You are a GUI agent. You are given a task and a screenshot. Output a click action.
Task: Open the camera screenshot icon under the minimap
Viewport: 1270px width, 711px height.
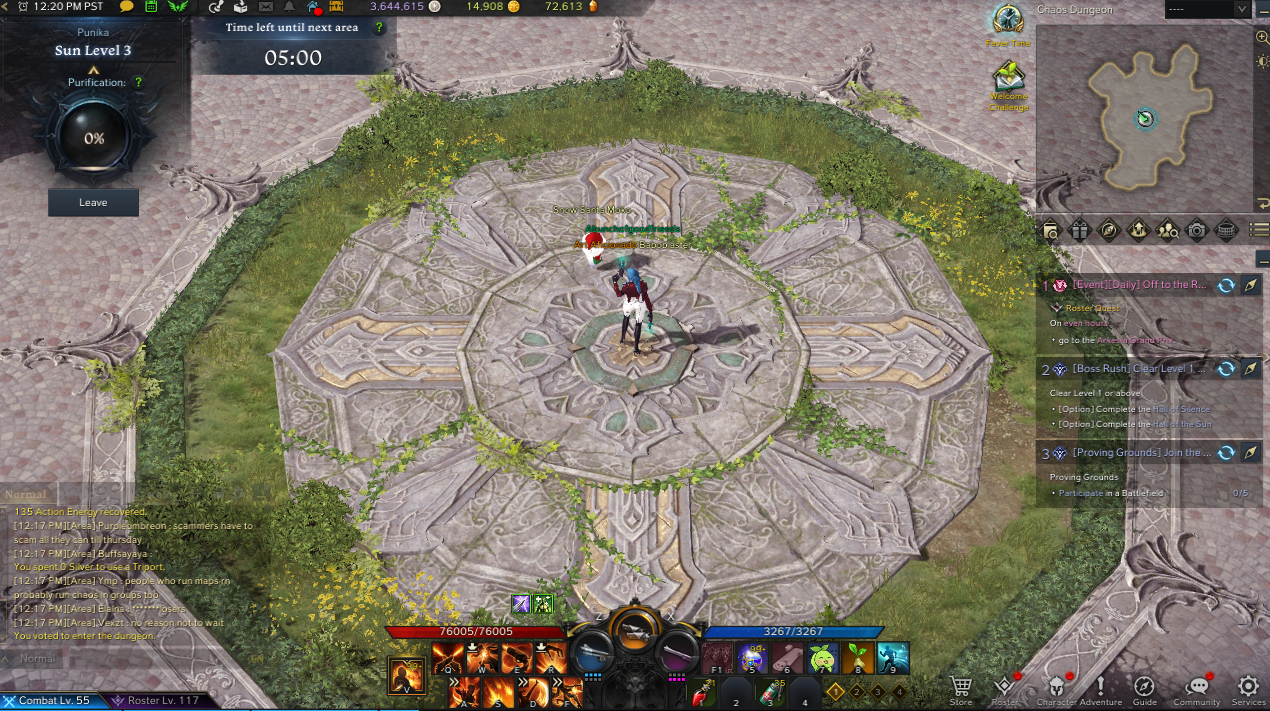[x=1196, y=230]
